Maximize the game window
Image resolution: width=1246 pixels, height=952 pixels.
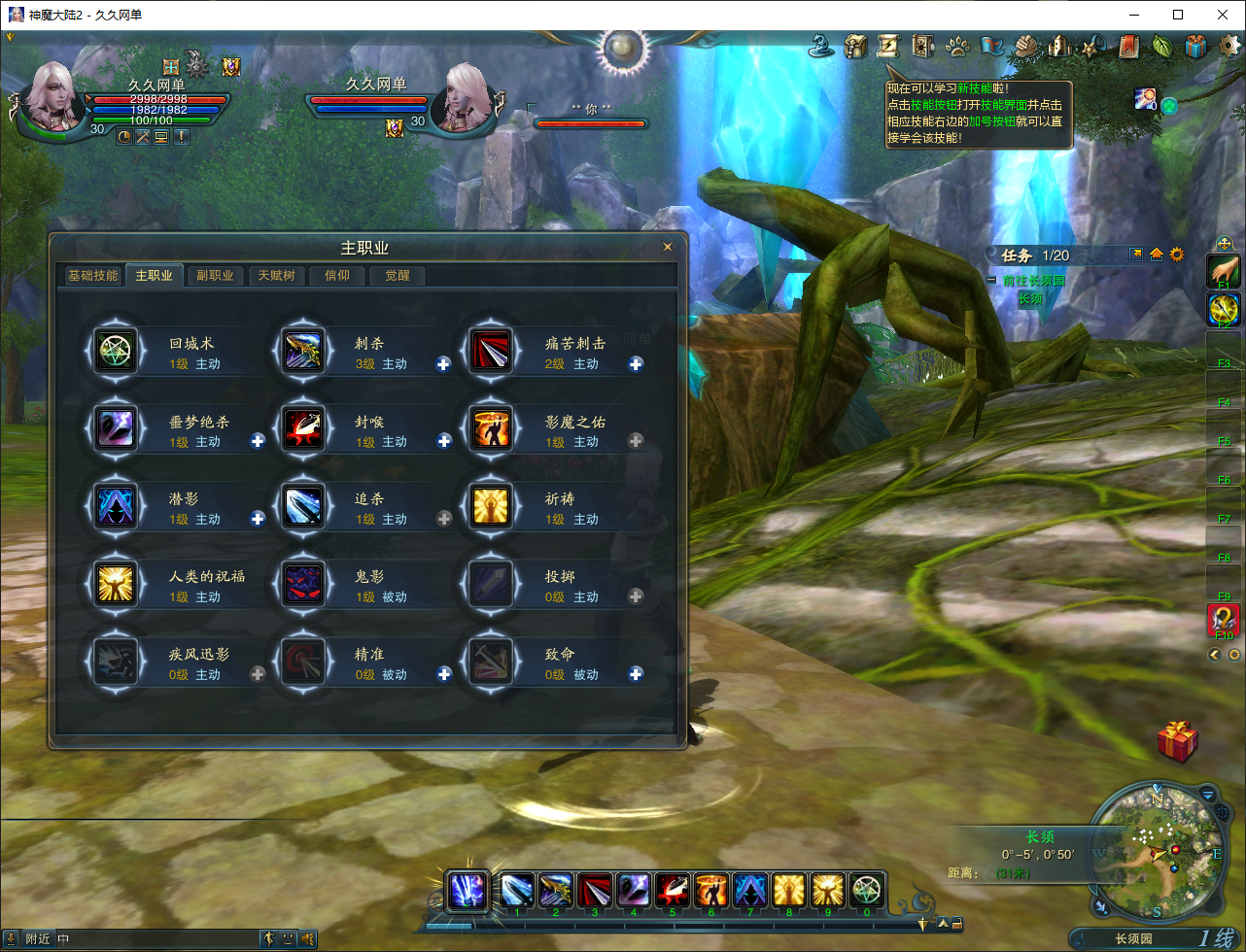(1178, 15)
